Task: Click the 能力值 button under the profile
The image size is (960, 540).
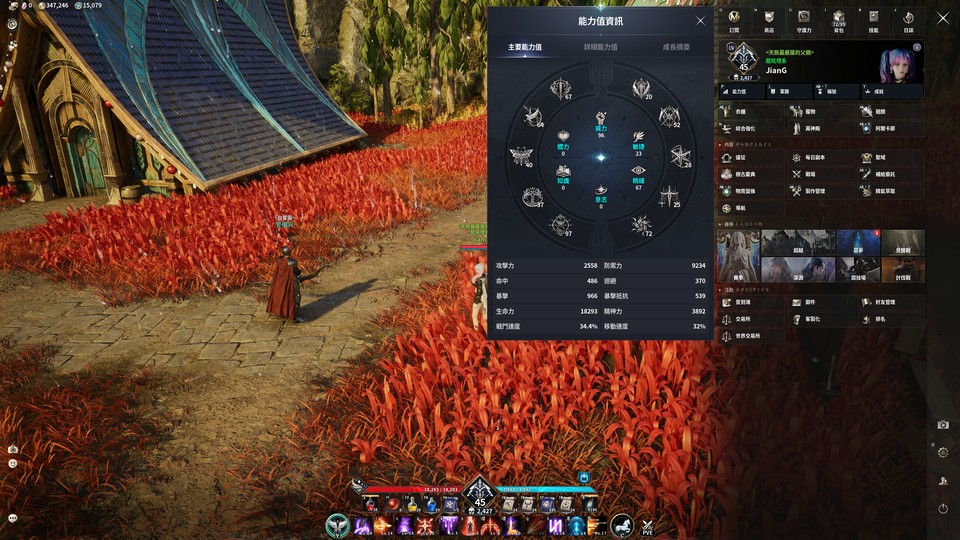Action: (x=739, y=91)
